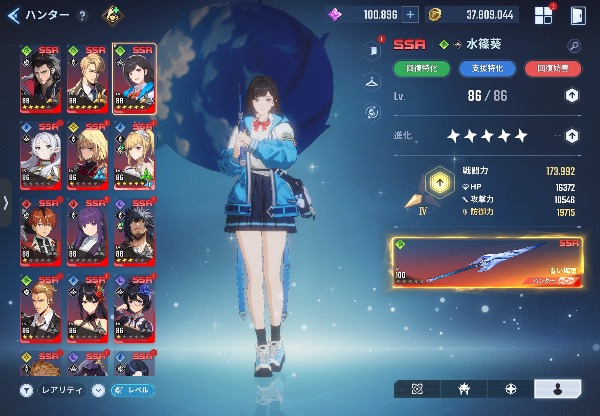Switch to the hunter silhouette tab
Screen dimensions: 600x416
point(561,388)
